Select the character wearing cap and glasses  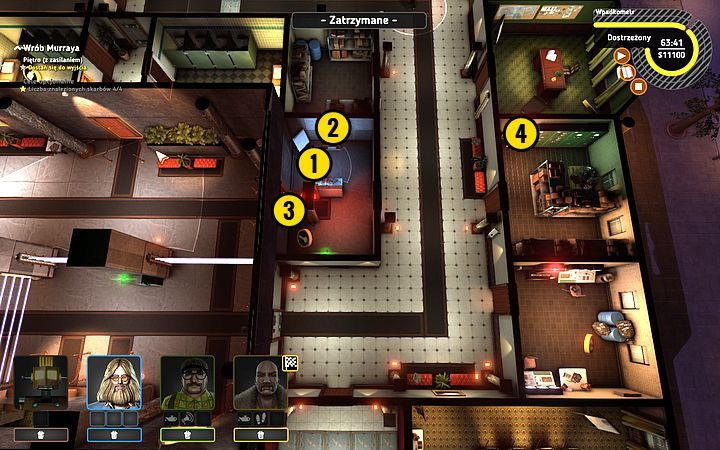(x=187, y=382)
